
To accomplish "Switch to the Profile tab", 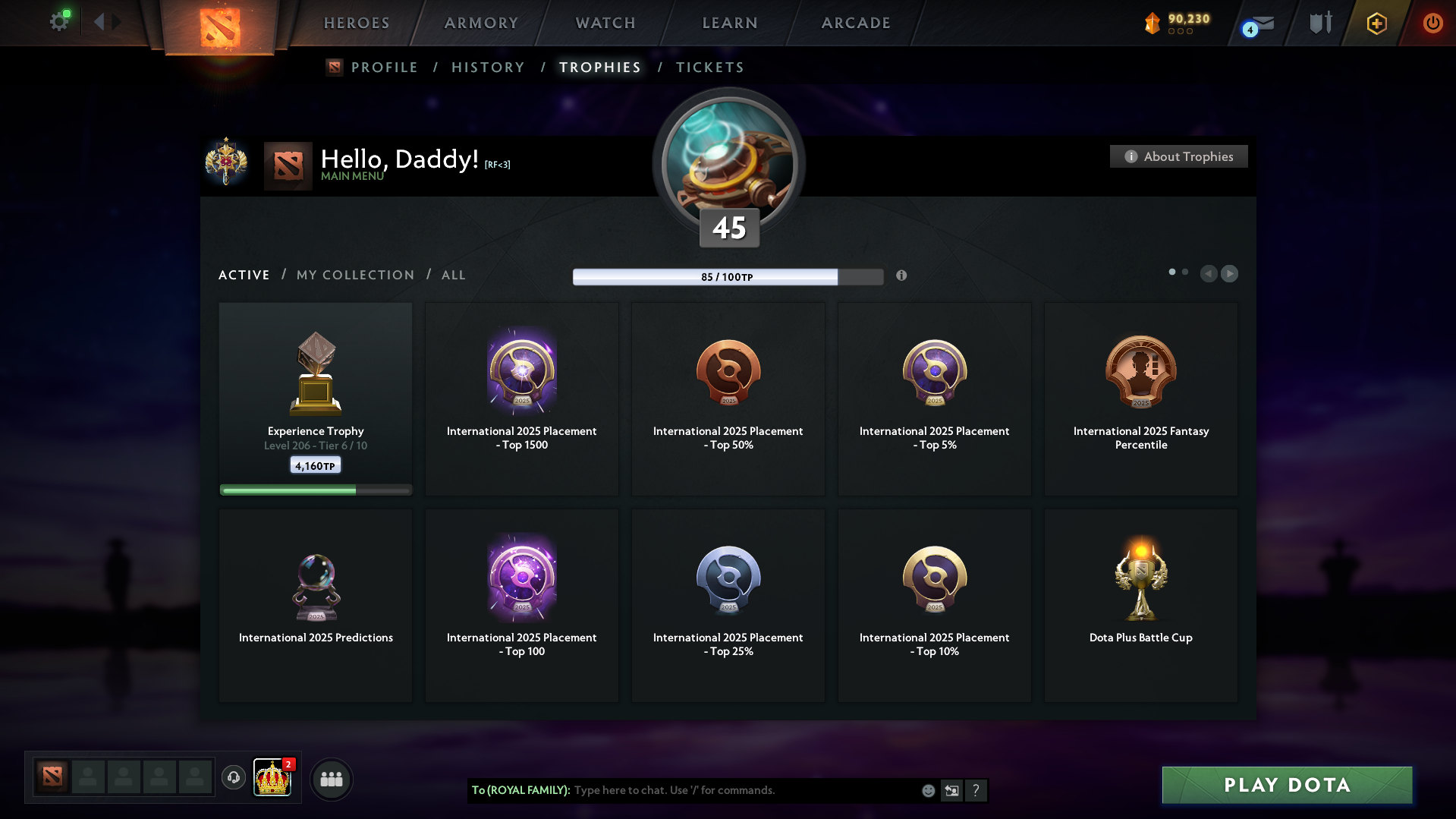I will [x=384, y=68].
